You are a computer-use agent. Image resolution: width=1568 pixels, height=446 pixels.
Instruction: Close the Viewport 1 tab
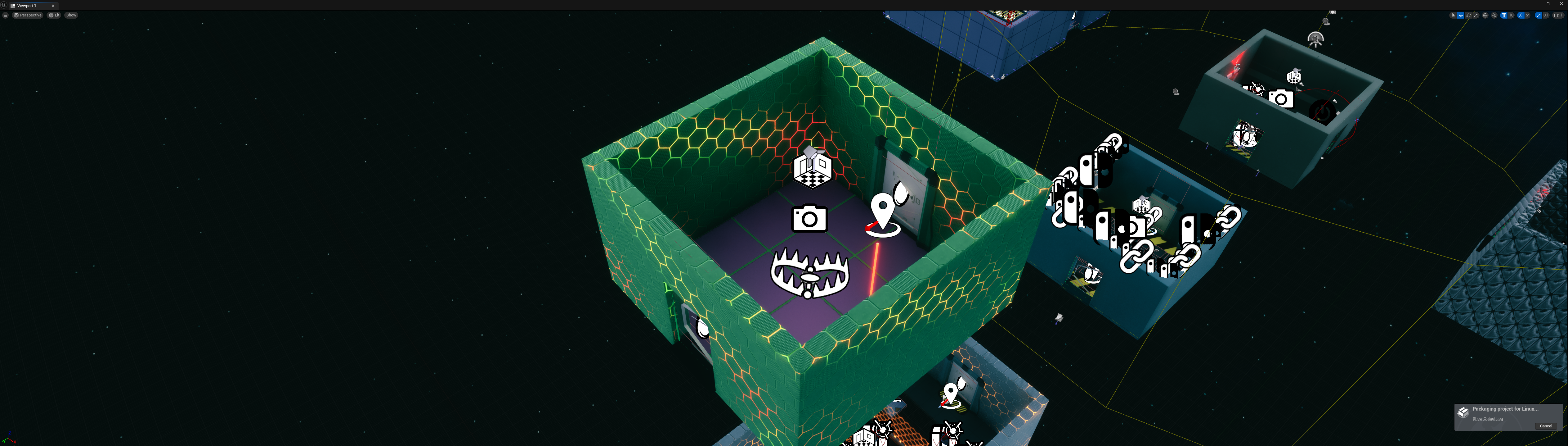[53, 6]
